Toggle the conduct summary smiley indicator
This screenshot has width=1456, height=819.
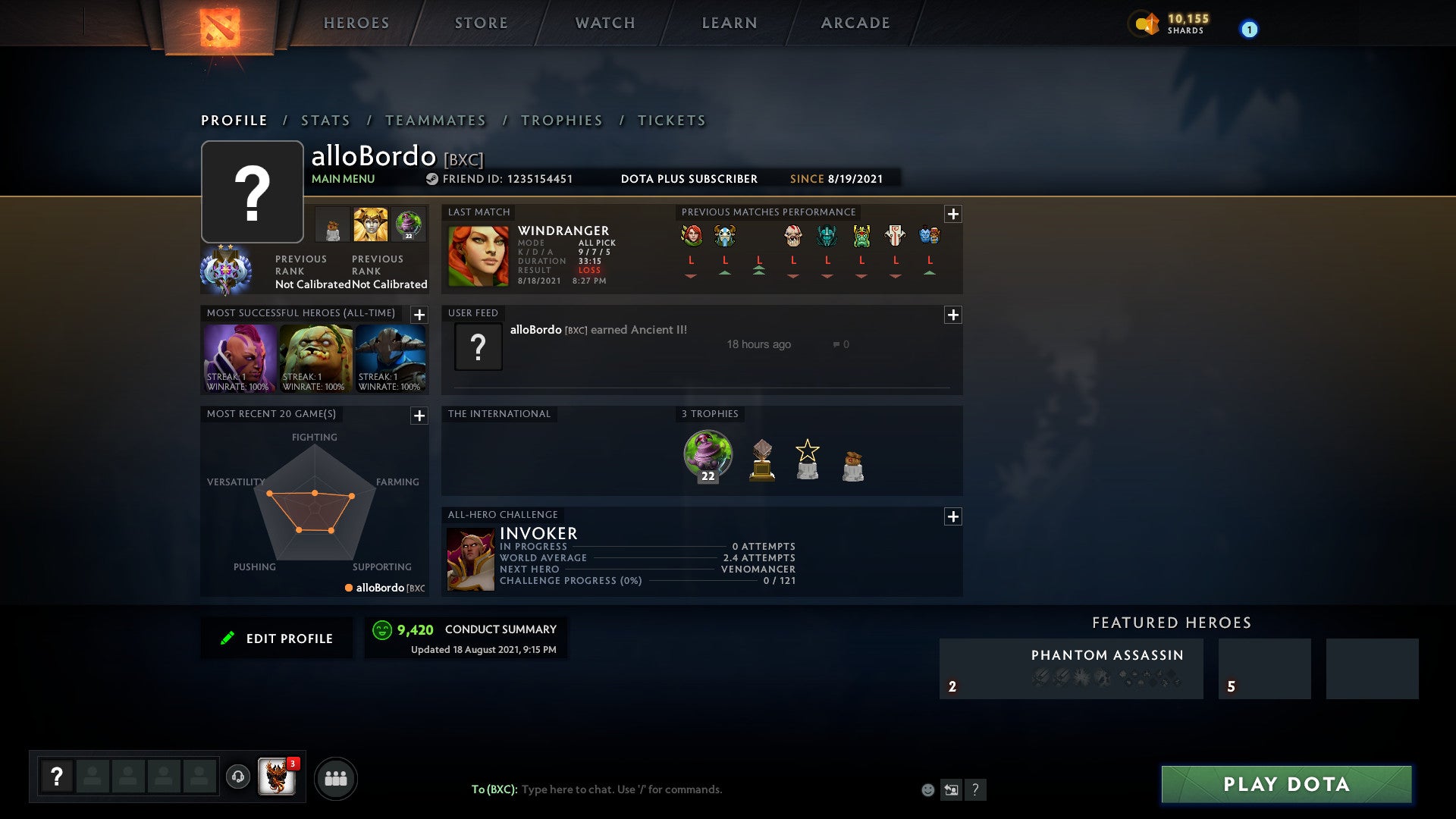tap(383, 629)
